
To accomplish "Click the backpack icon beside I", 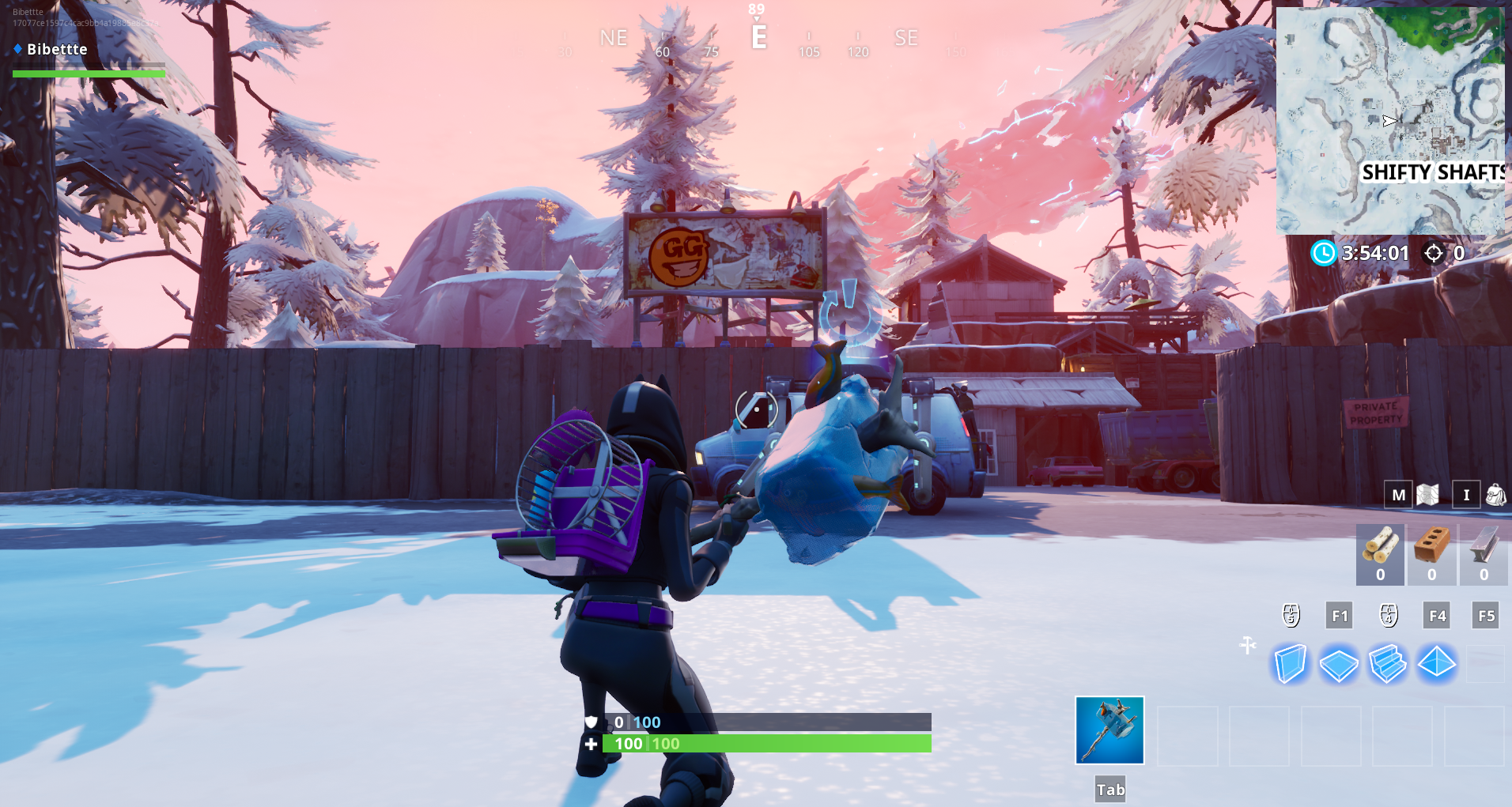I will pos(1495,495).
